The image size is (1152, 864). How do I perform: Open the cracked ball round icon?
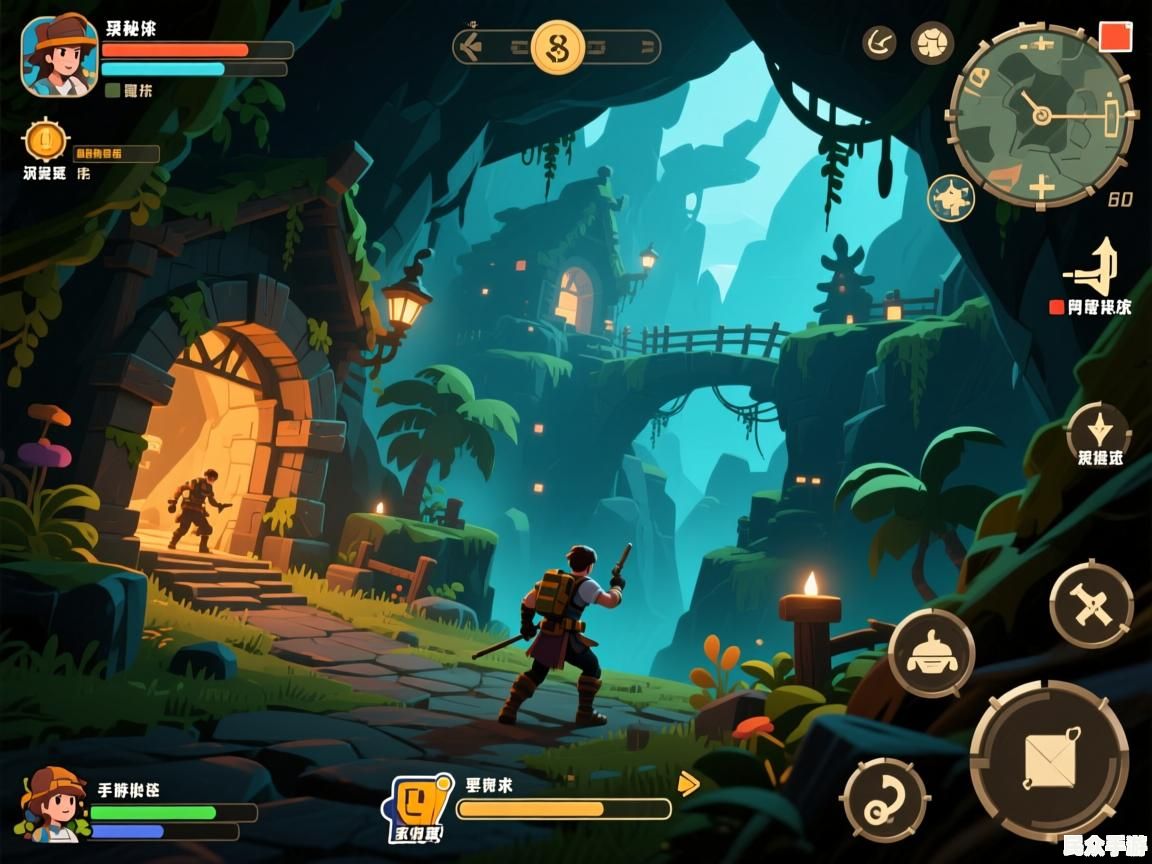click(x=932, y=43)
